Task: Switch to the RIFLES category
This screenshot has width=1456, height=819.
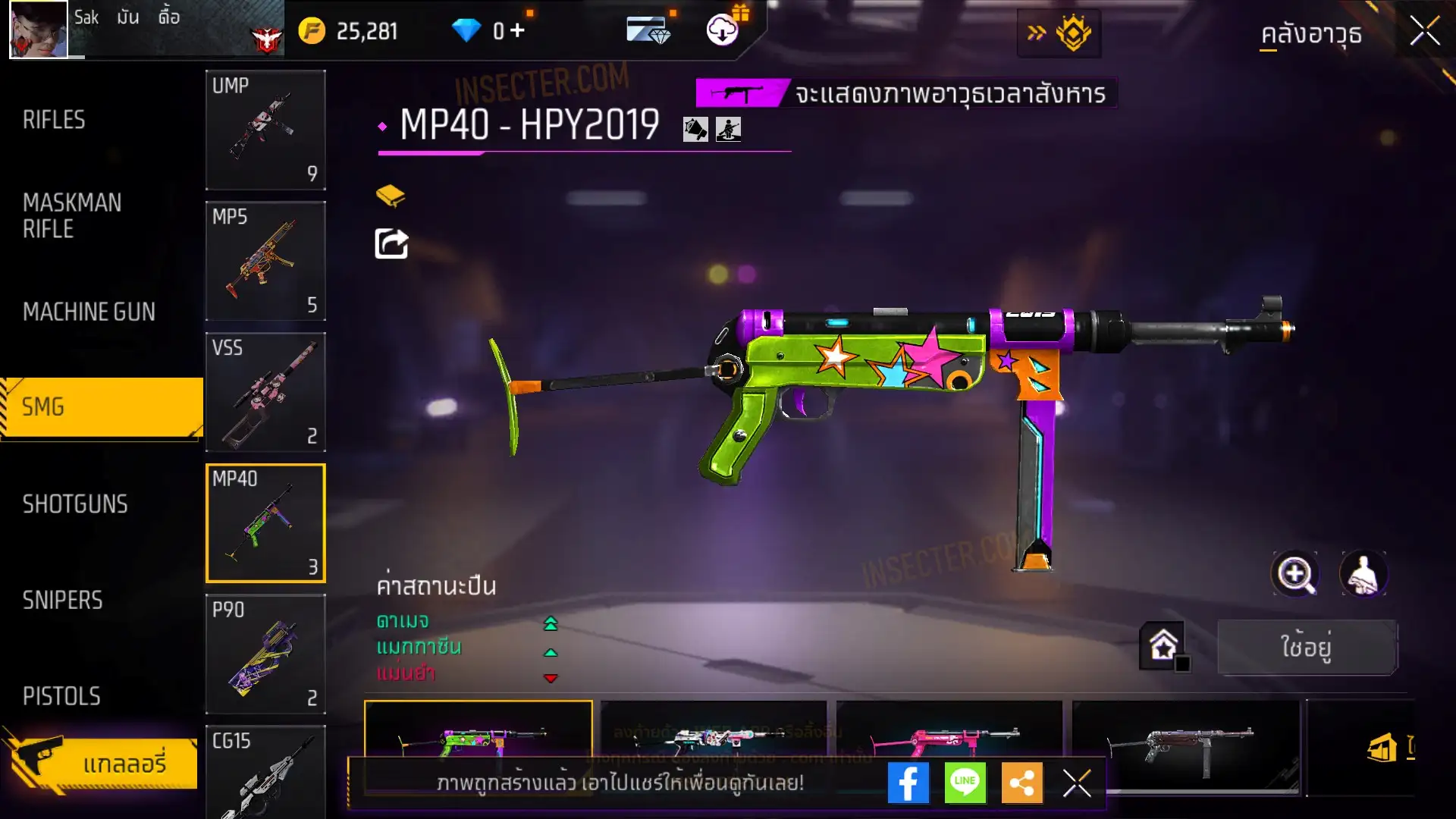Action: (54, 120)
